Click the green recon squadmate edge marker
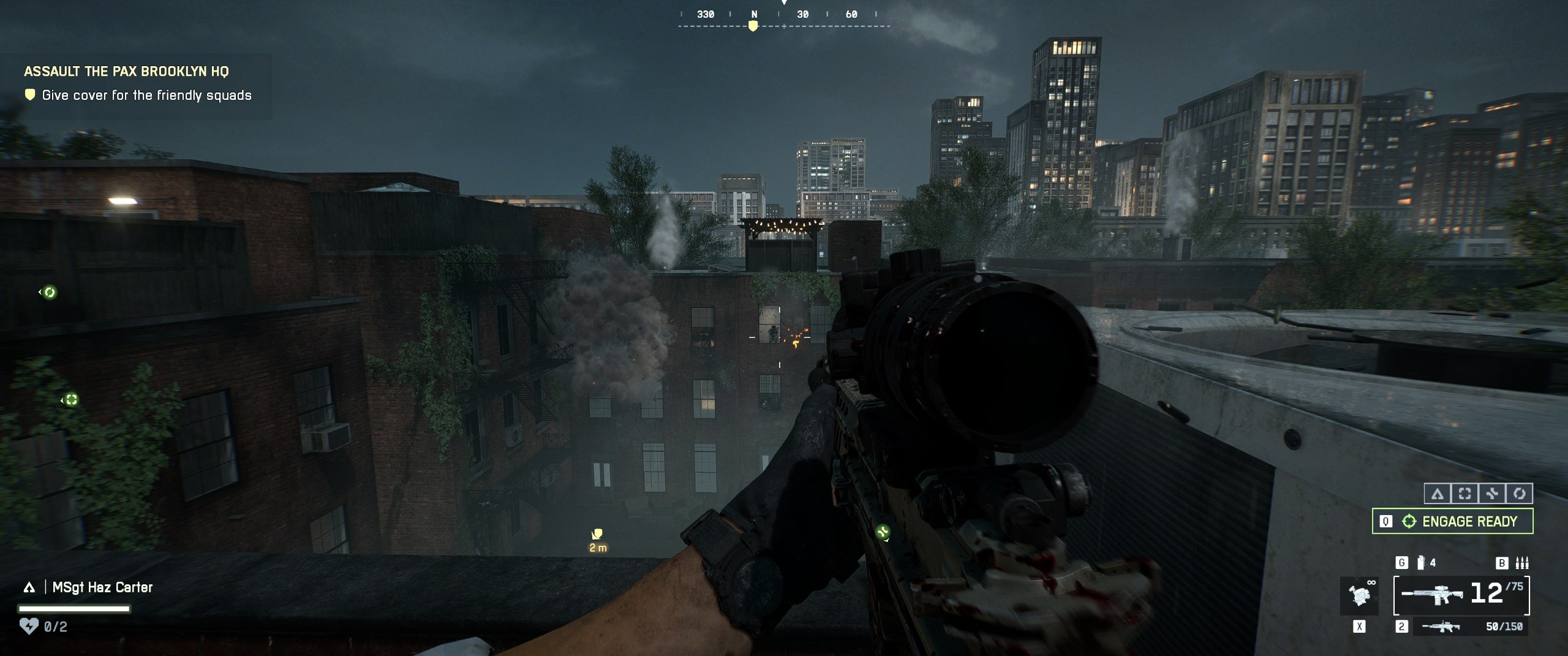1568x656 pixels. [71, 400]
